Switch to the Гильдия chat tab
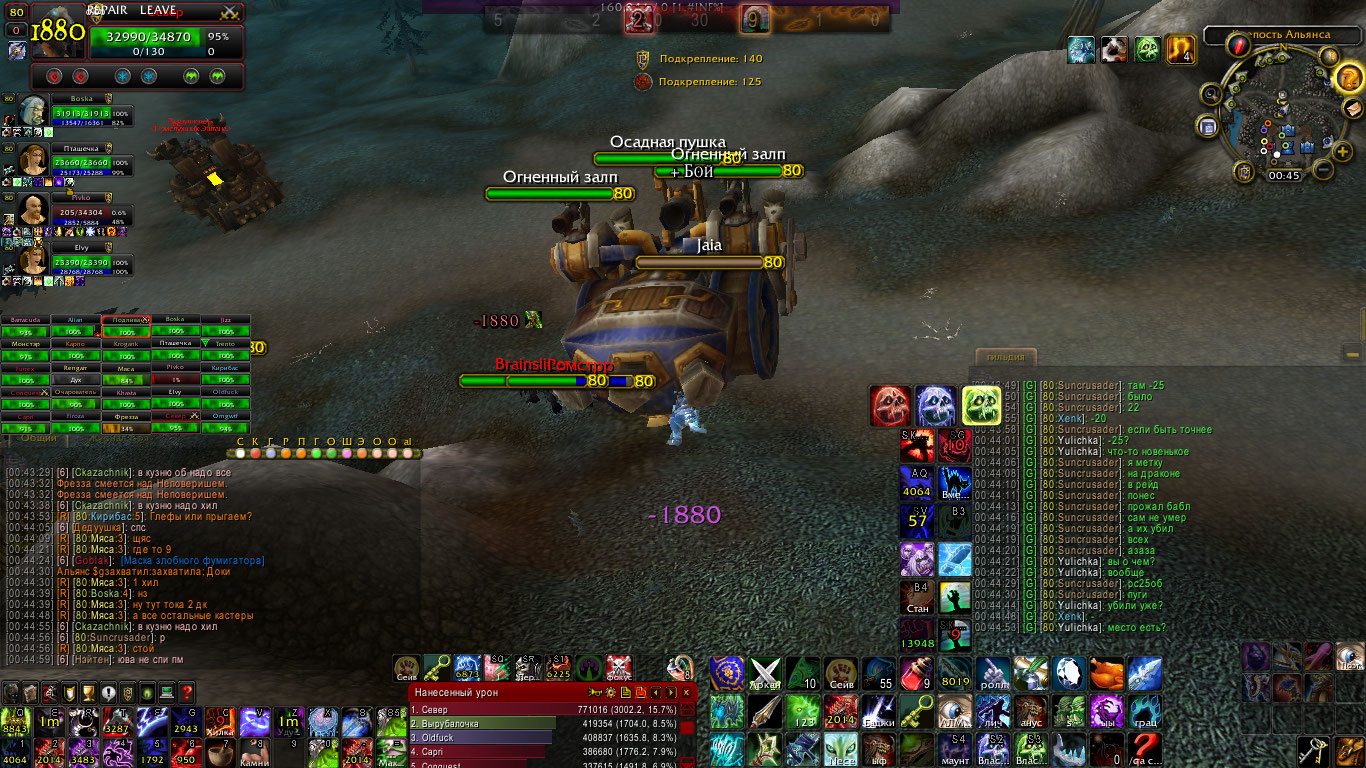 tap(1006, 358)
